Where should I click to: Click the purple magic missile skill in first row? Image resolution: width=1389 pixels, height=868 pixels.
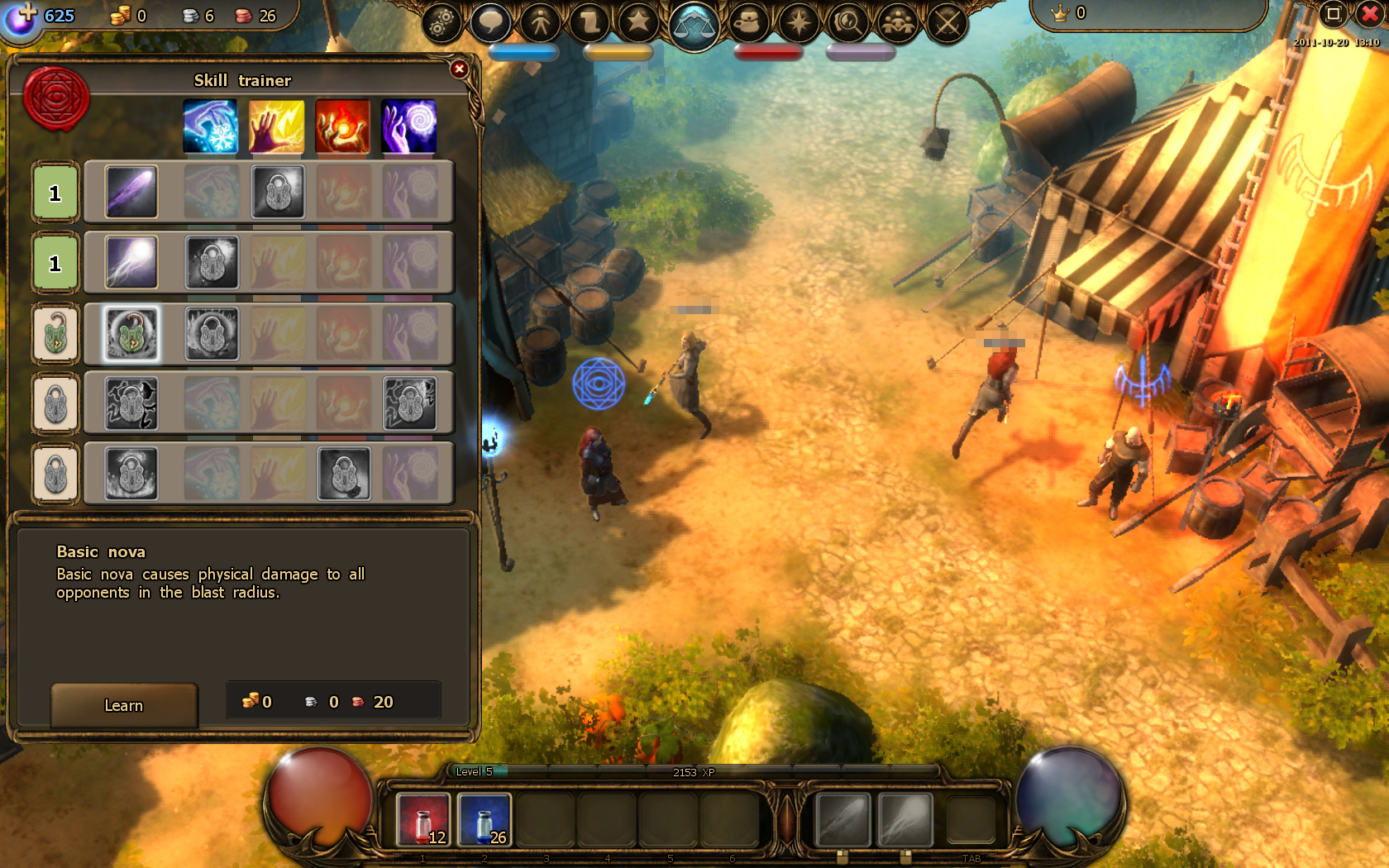pos(131,192)
